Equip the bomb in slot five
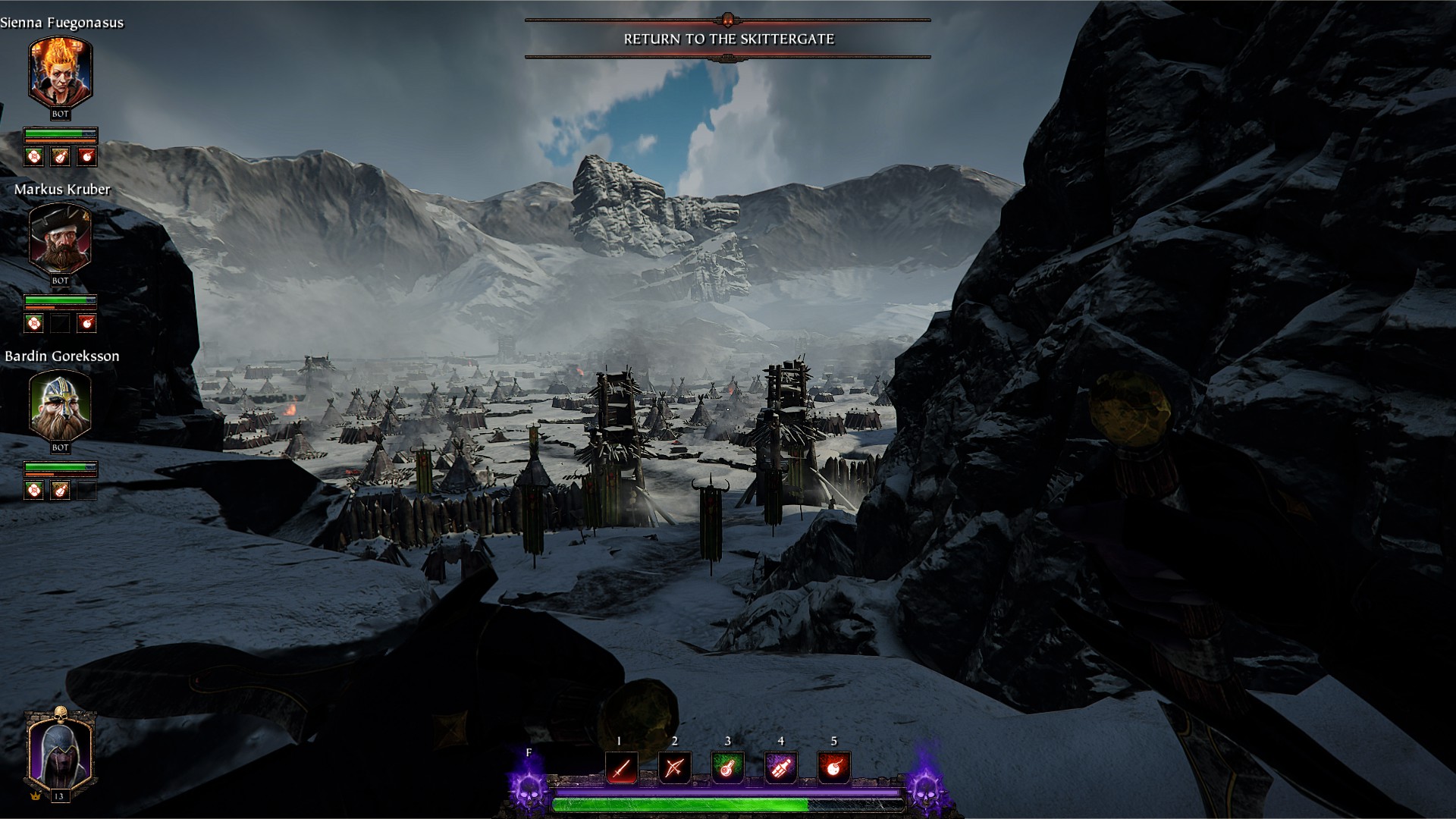Viewport: 1456px width, 819px height. point(833,769)
